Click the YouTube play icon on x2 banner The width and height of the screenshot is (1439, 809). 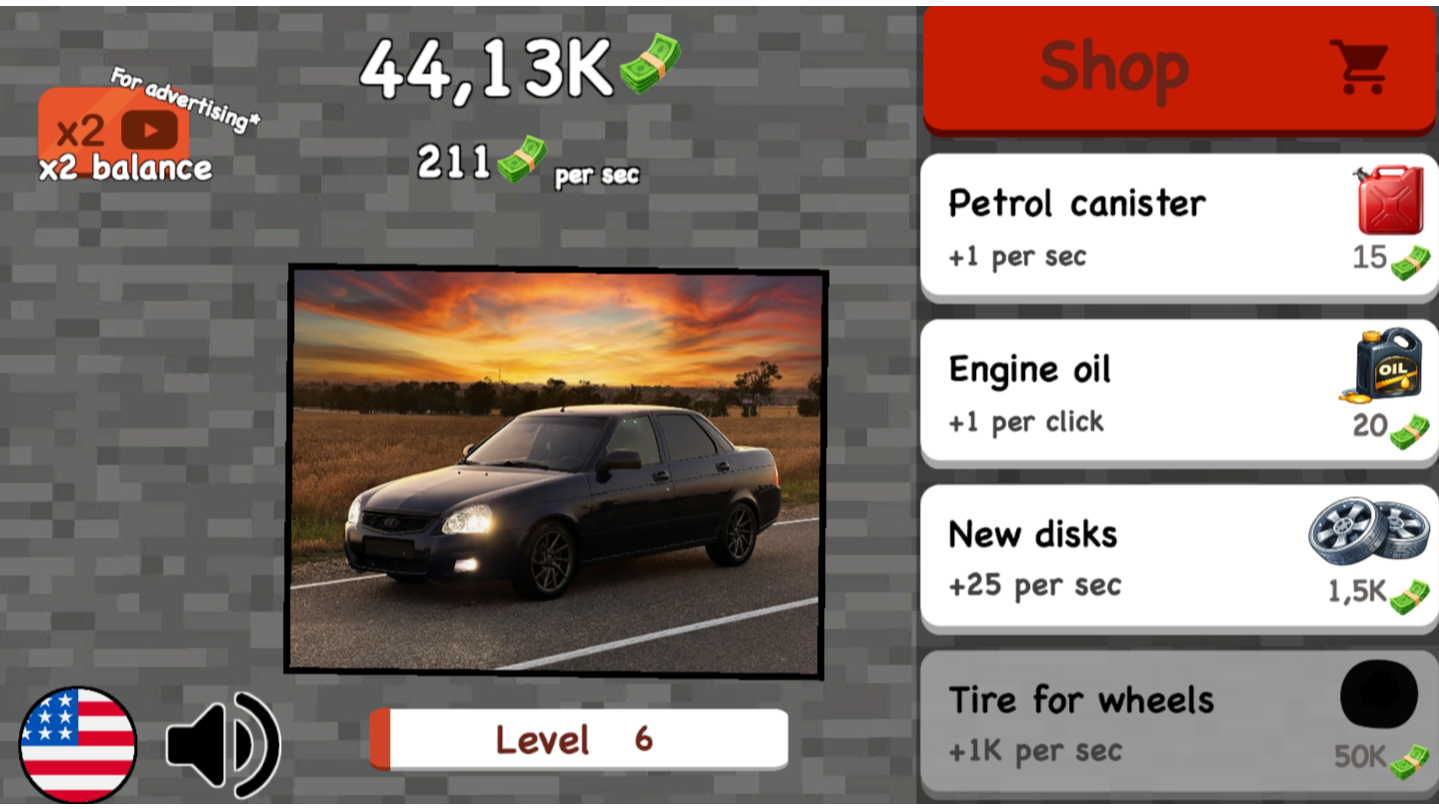tap(152, 130)
